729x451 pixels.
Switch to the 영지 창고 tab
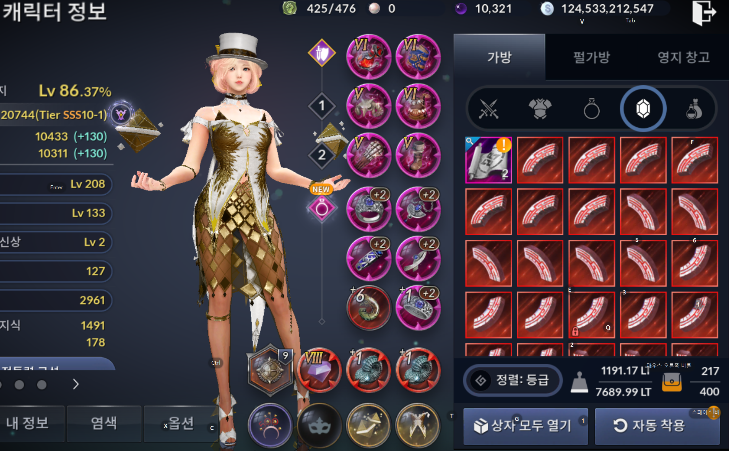685,57
